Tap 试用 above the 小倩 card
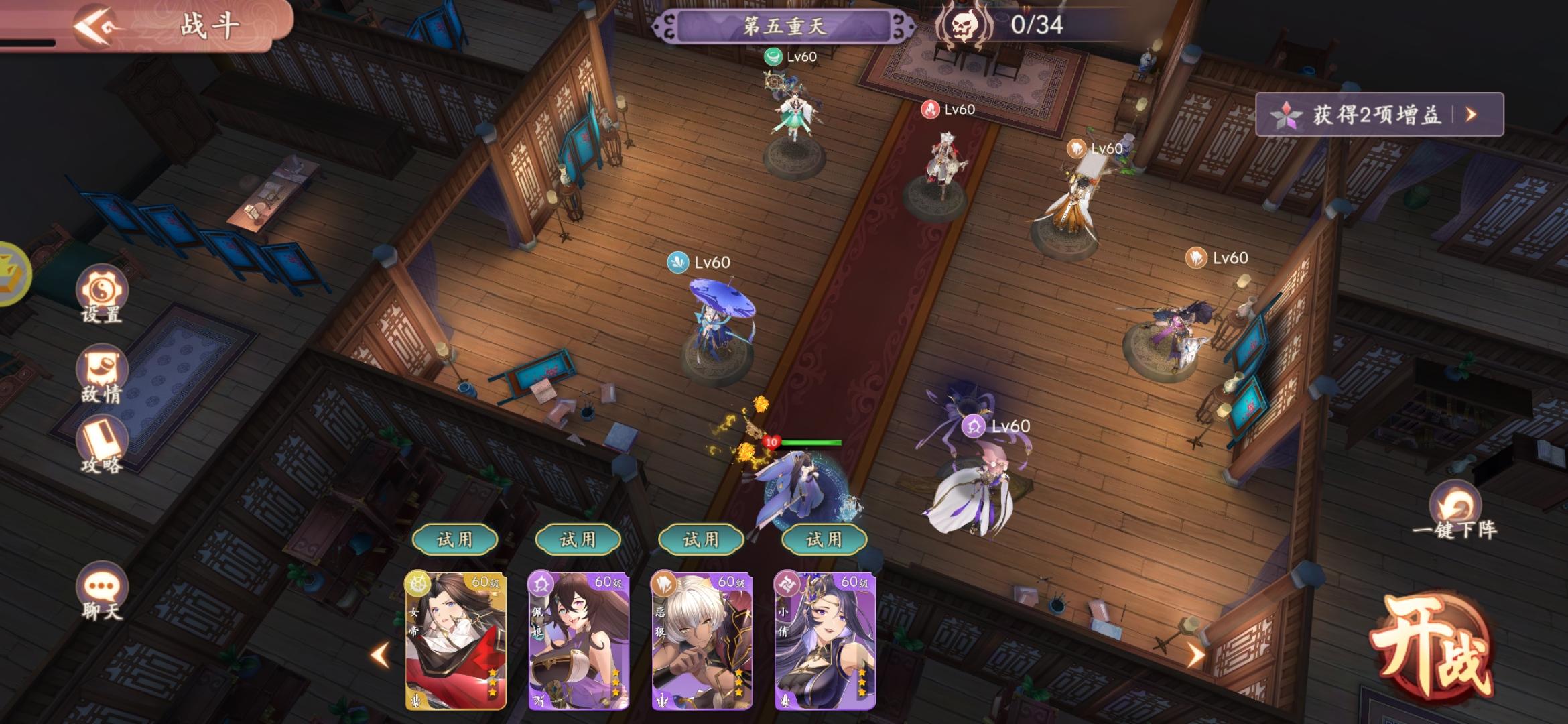This screenshot has height=724, width=1568. 824,539
